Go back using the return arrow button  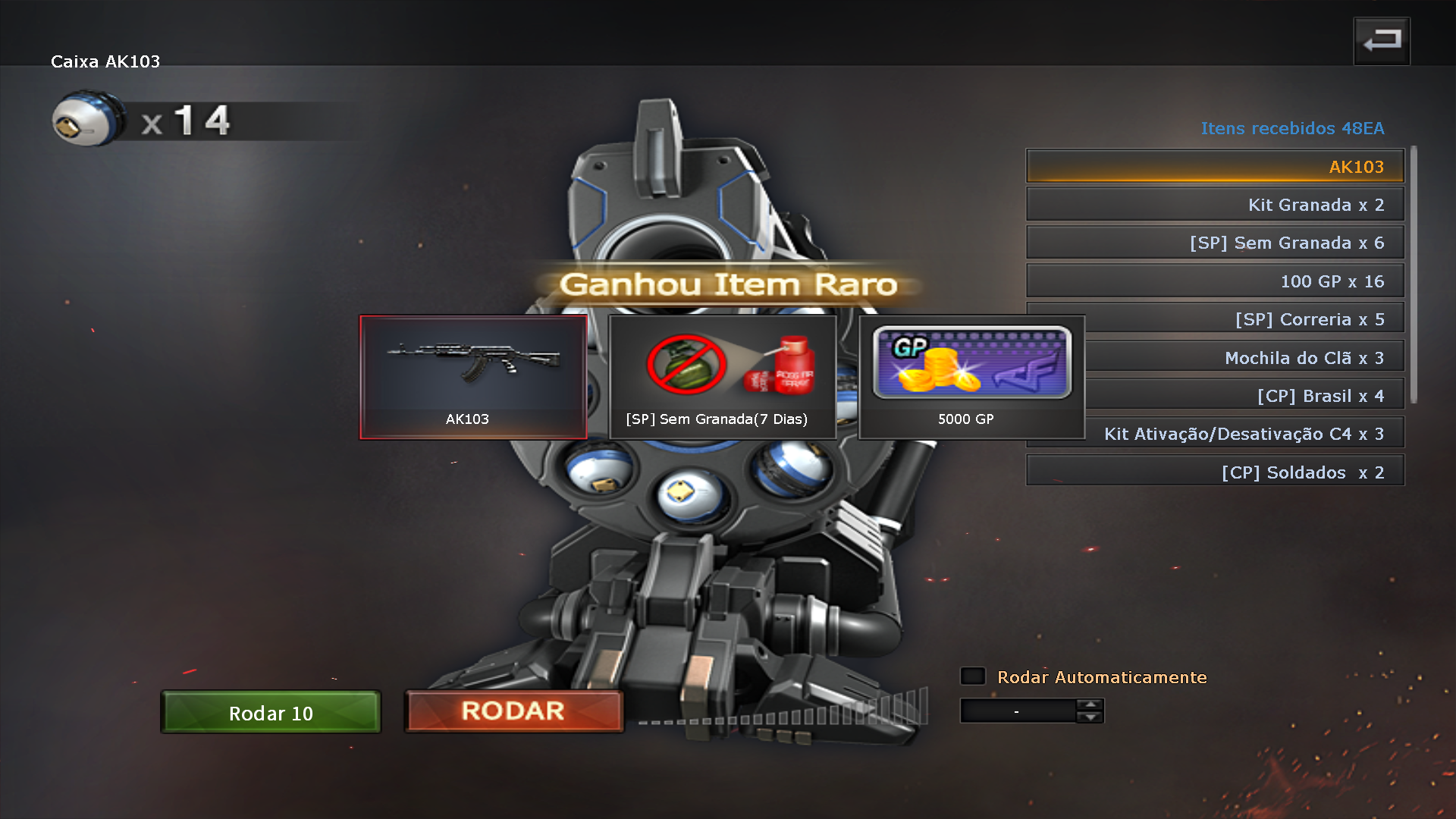[x=1382, y=41]
